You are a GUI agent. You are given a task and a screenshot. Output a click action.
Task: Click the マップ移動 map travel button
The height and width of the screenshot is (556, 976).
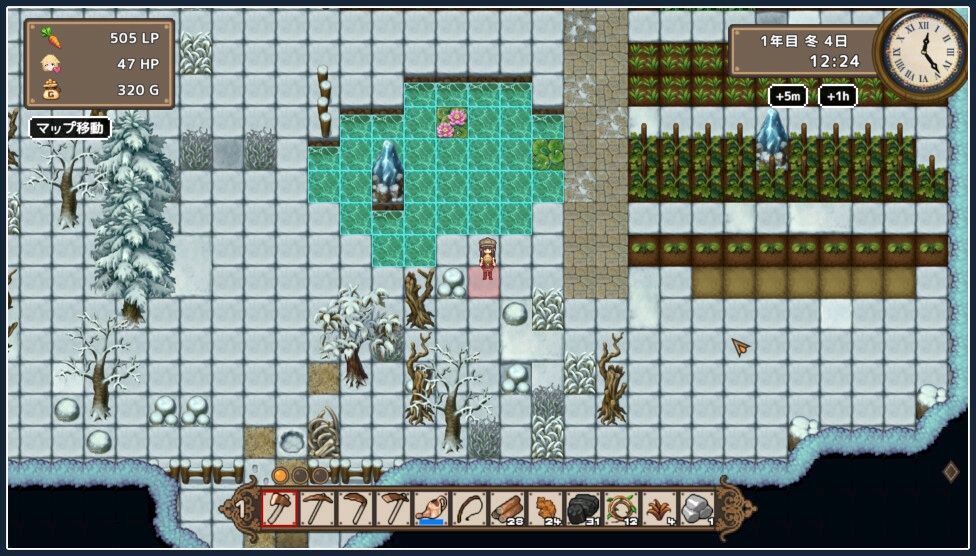pos(70,128)
